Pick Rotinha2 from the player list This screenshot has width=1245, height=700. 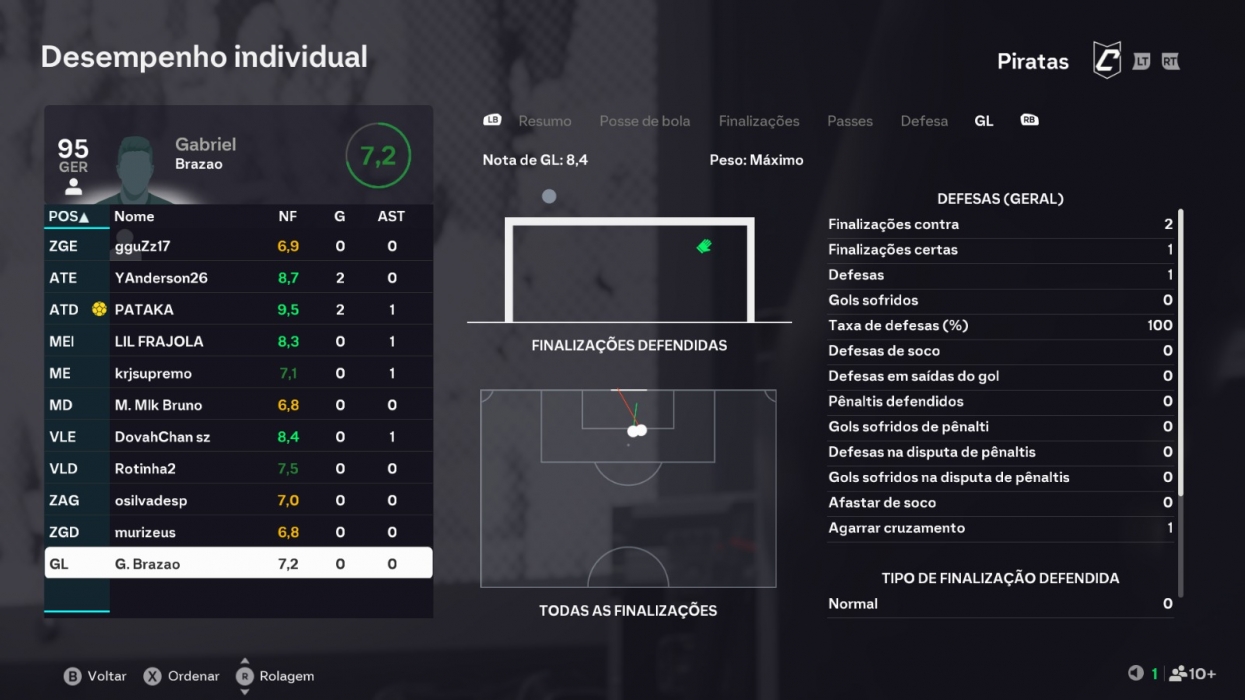(x=238, y=469)
